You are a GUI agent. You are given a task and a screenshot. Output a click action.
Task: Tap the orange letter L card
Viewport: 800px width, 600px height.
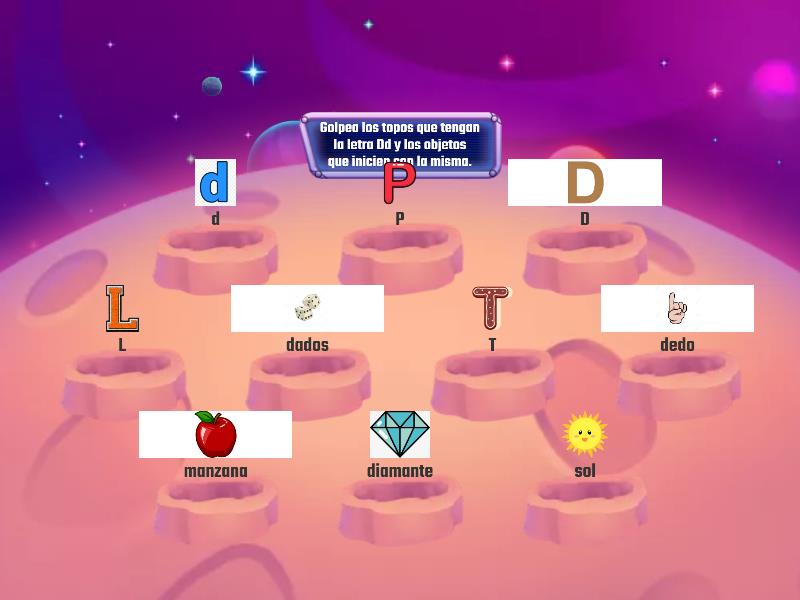click(x=122, y=309)
